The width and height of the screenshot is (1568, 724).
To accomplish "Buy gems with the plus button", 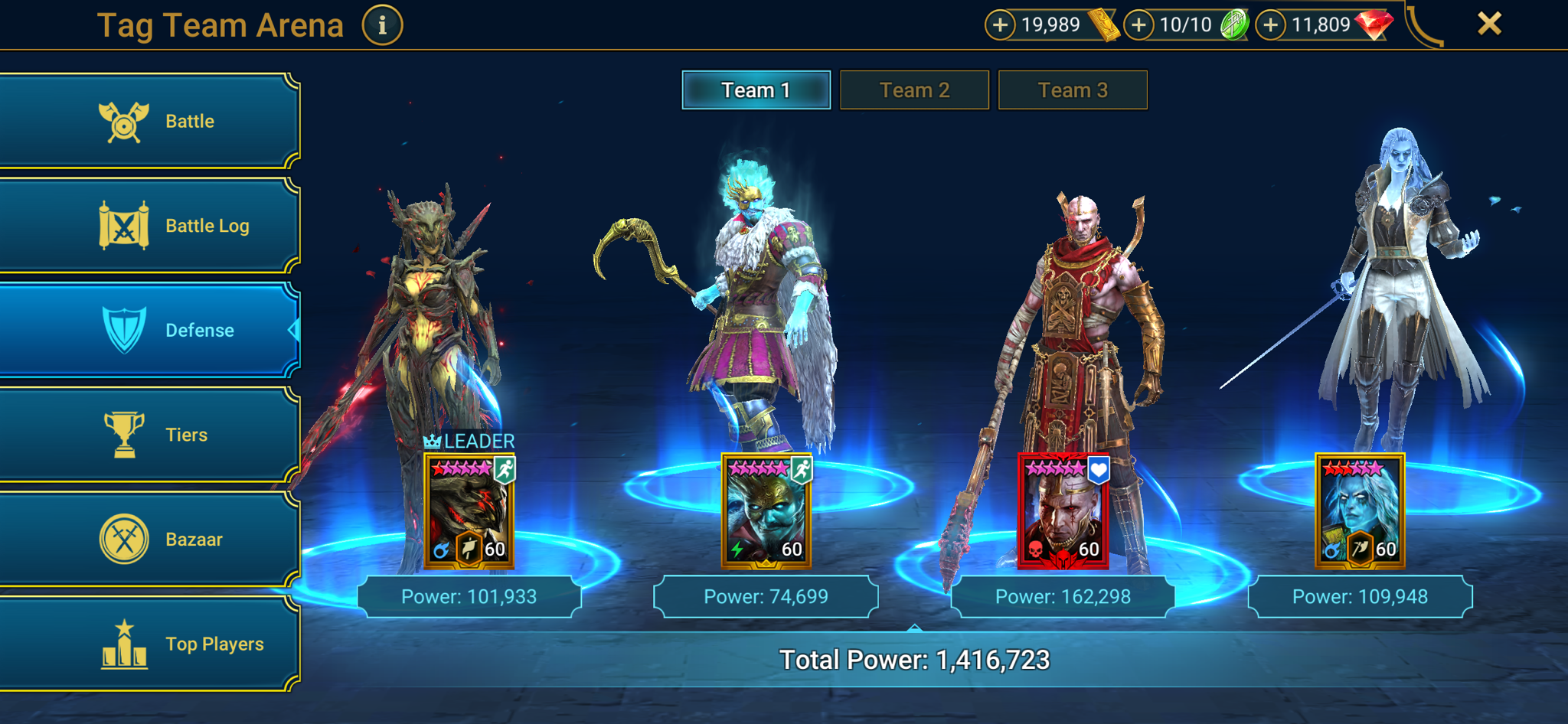I will 1271,24.
